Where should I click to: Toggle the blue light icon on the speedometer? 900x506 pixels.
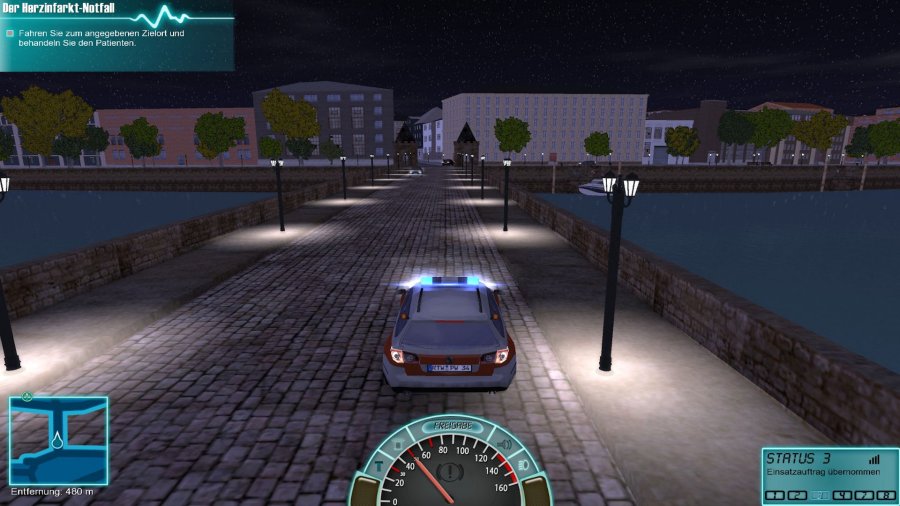pyautogui.click(x=398, y=445)
